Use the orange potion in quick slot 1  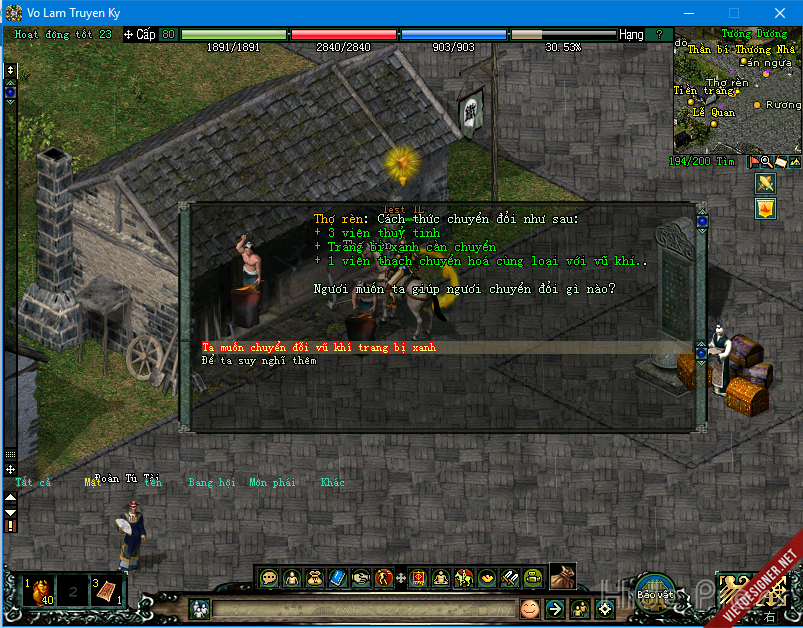click(39, 589)
